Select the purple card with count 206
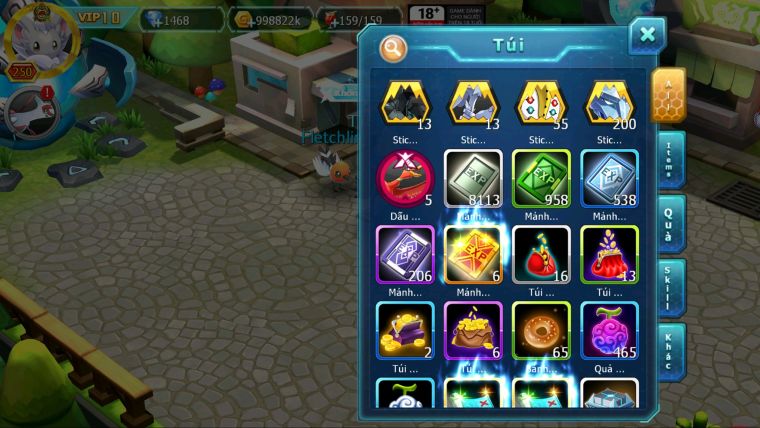Viewport: 760px width, 428px height. tap(405, 254)
